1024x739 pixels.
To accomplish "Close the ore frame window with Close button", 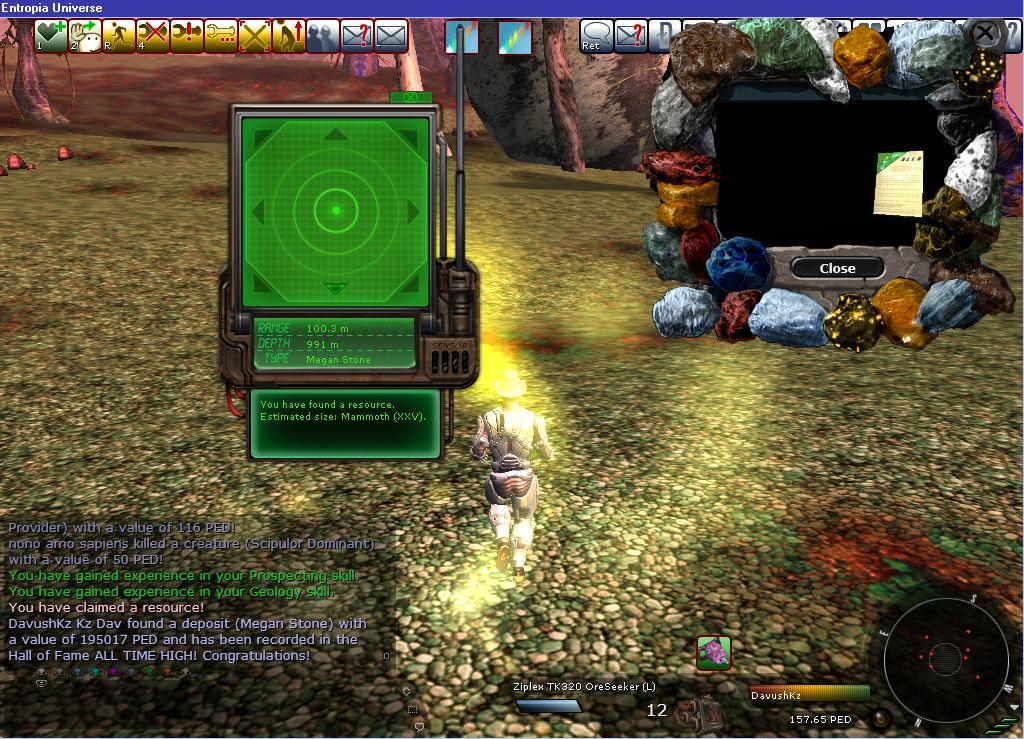I will point(837,268).
